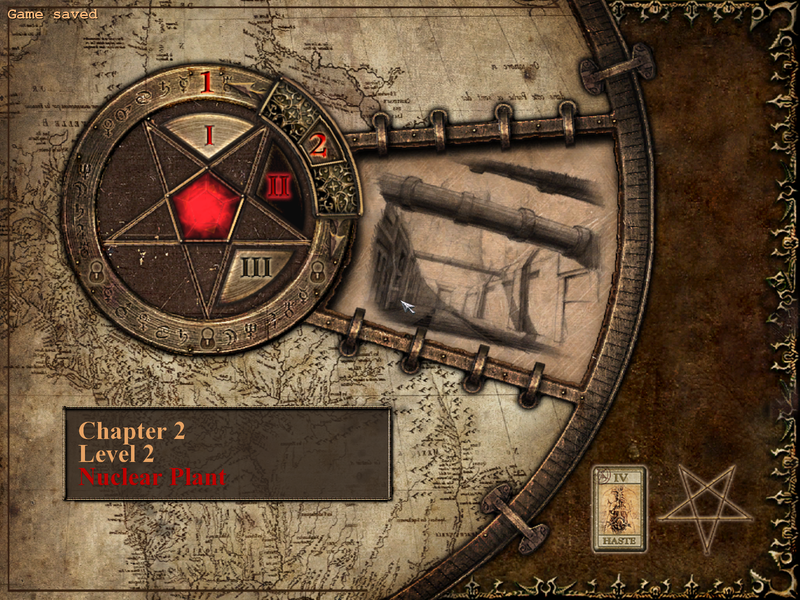Viewport: 800px width, 600px height.
Task: Click the pentagram outline icon
Action: point(705,506)
